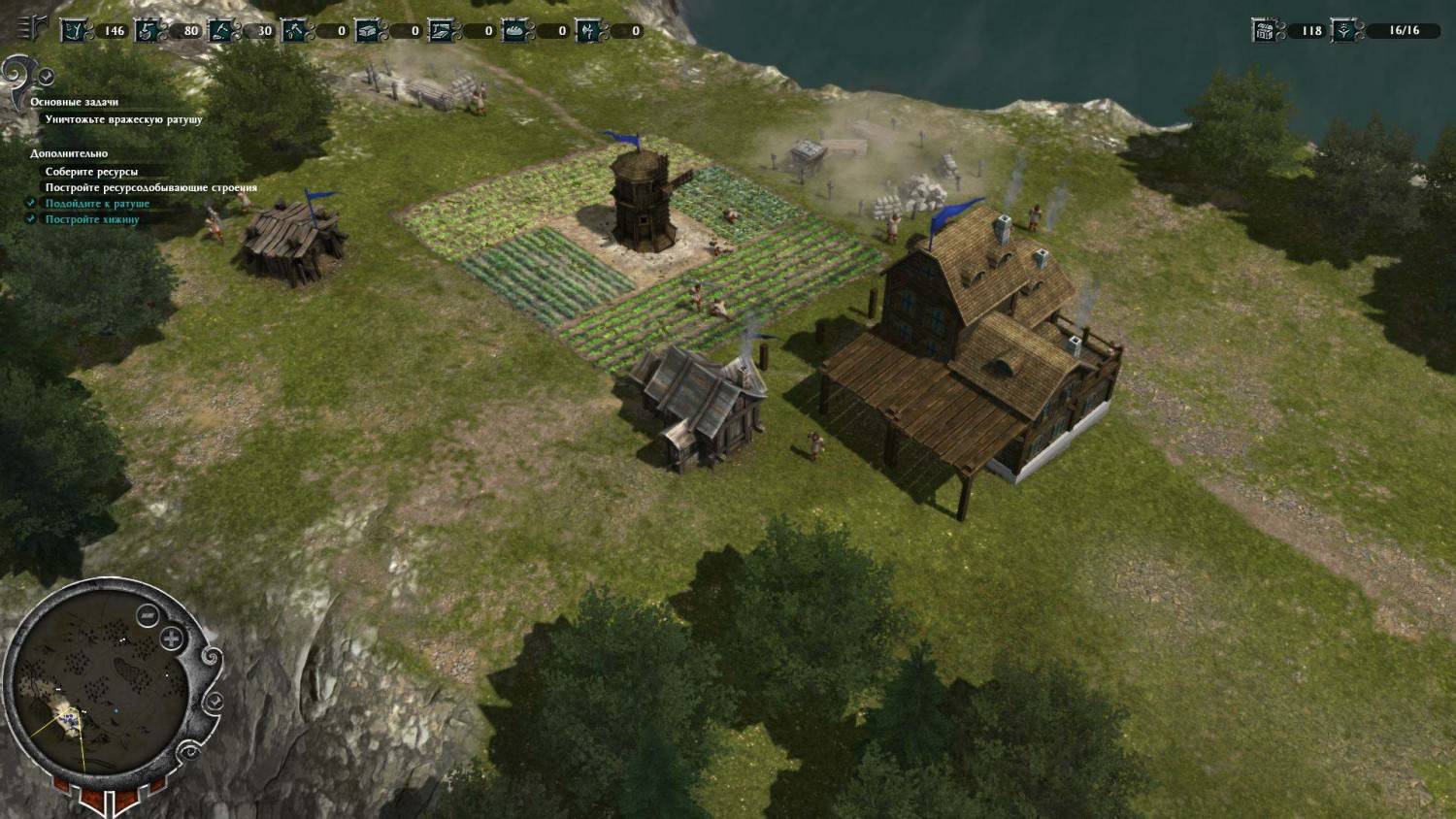The height and width of the screenshot is (819, 1456).
Task: Click the 'Соберите ресурсы' objective
Action: [x=91, y=172]
